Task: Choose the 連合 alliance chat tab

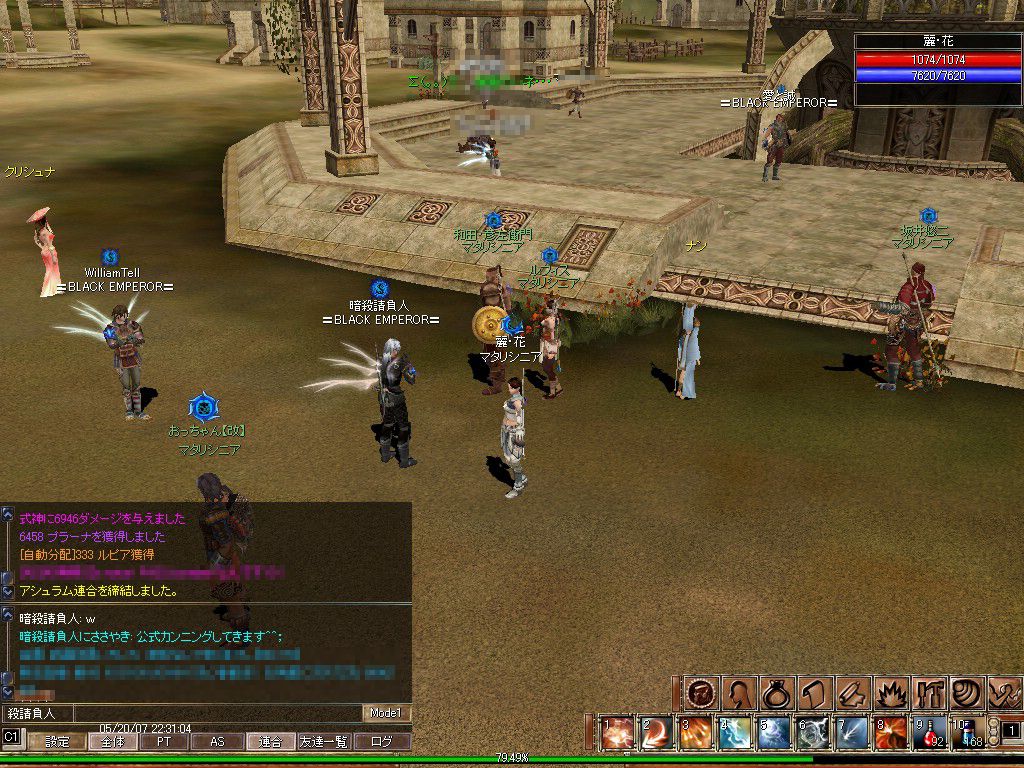Action: [x=270, y=742]
